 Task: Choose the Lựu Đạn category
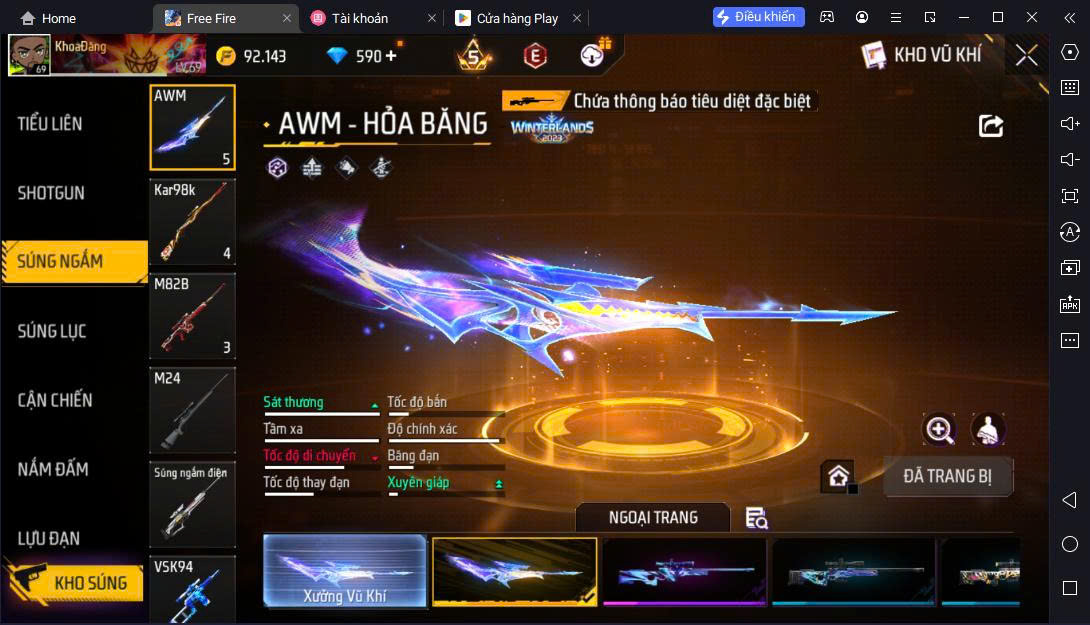pos(48,539)
